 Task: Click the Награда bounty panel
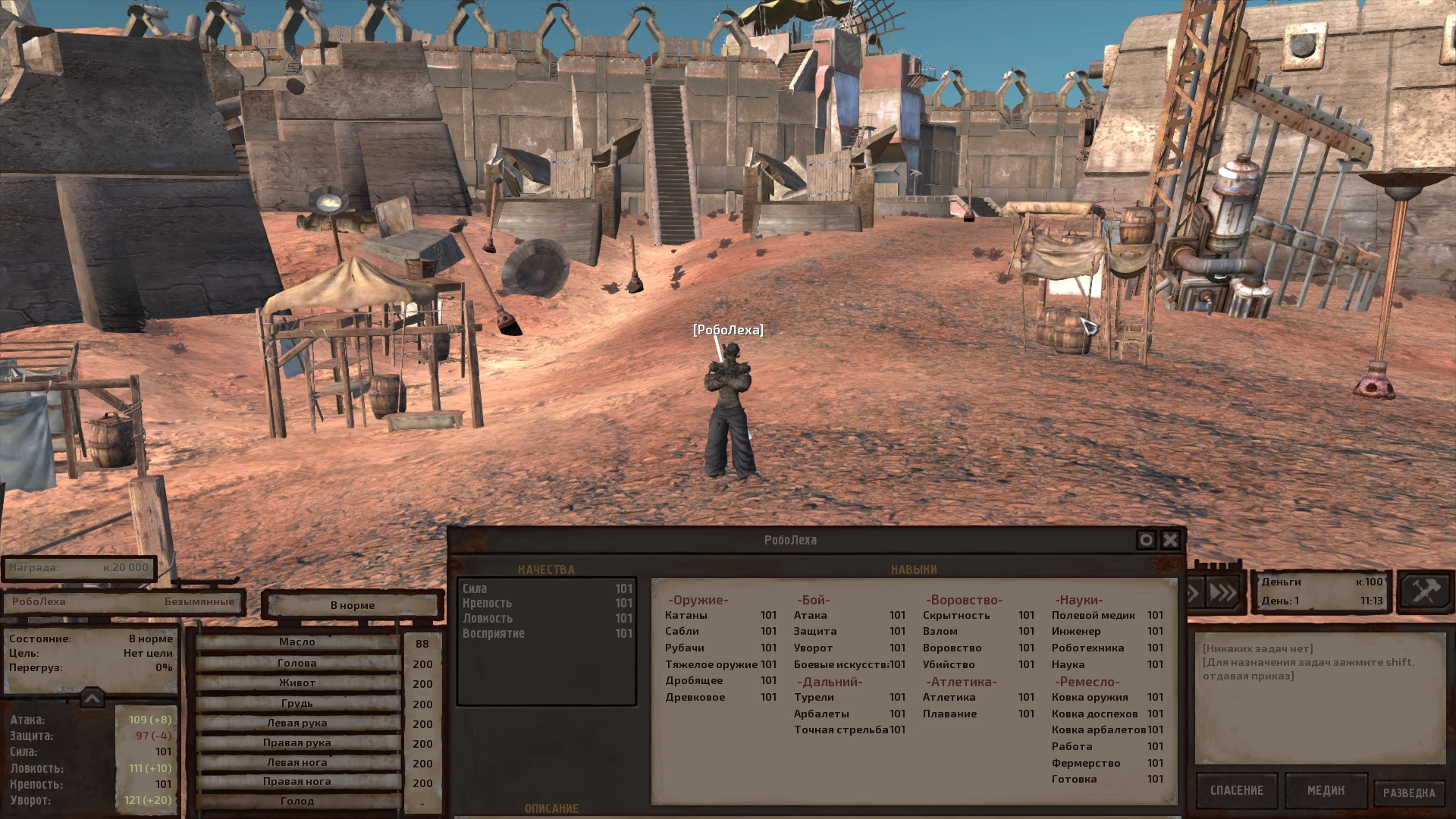tap(80, 568)
